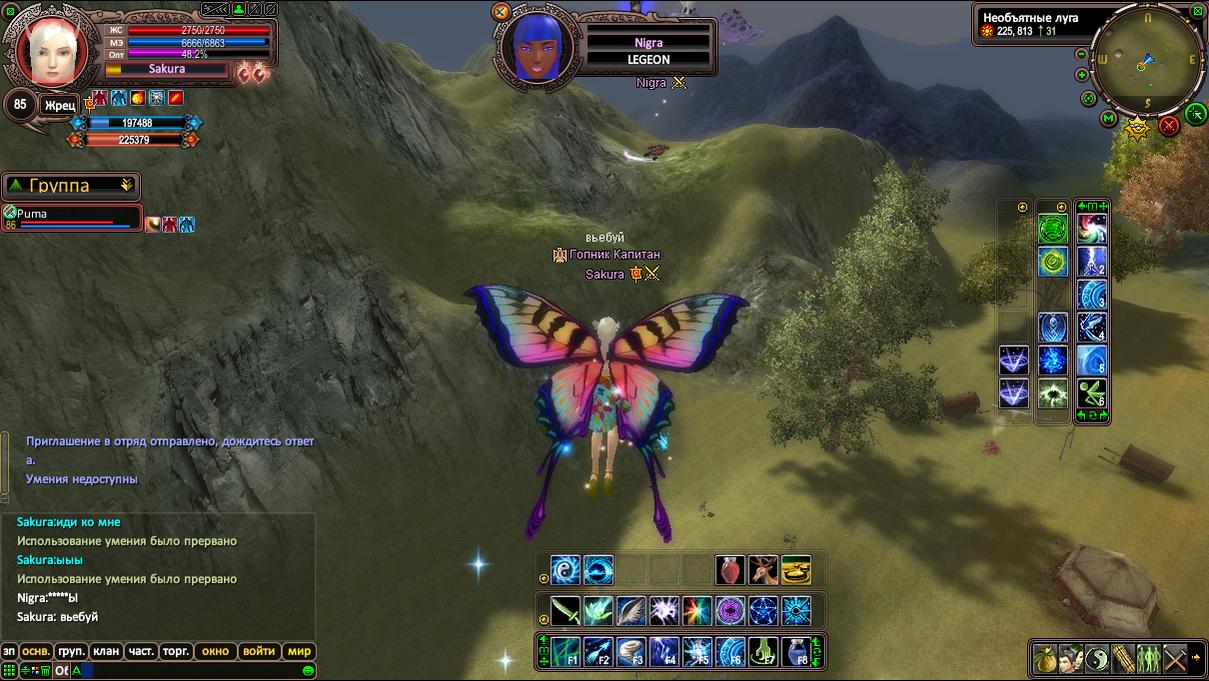The height and width of the screenshot is (681, 1209).
Task: Activate the F3 tornado skill
Action: (632, 651)
